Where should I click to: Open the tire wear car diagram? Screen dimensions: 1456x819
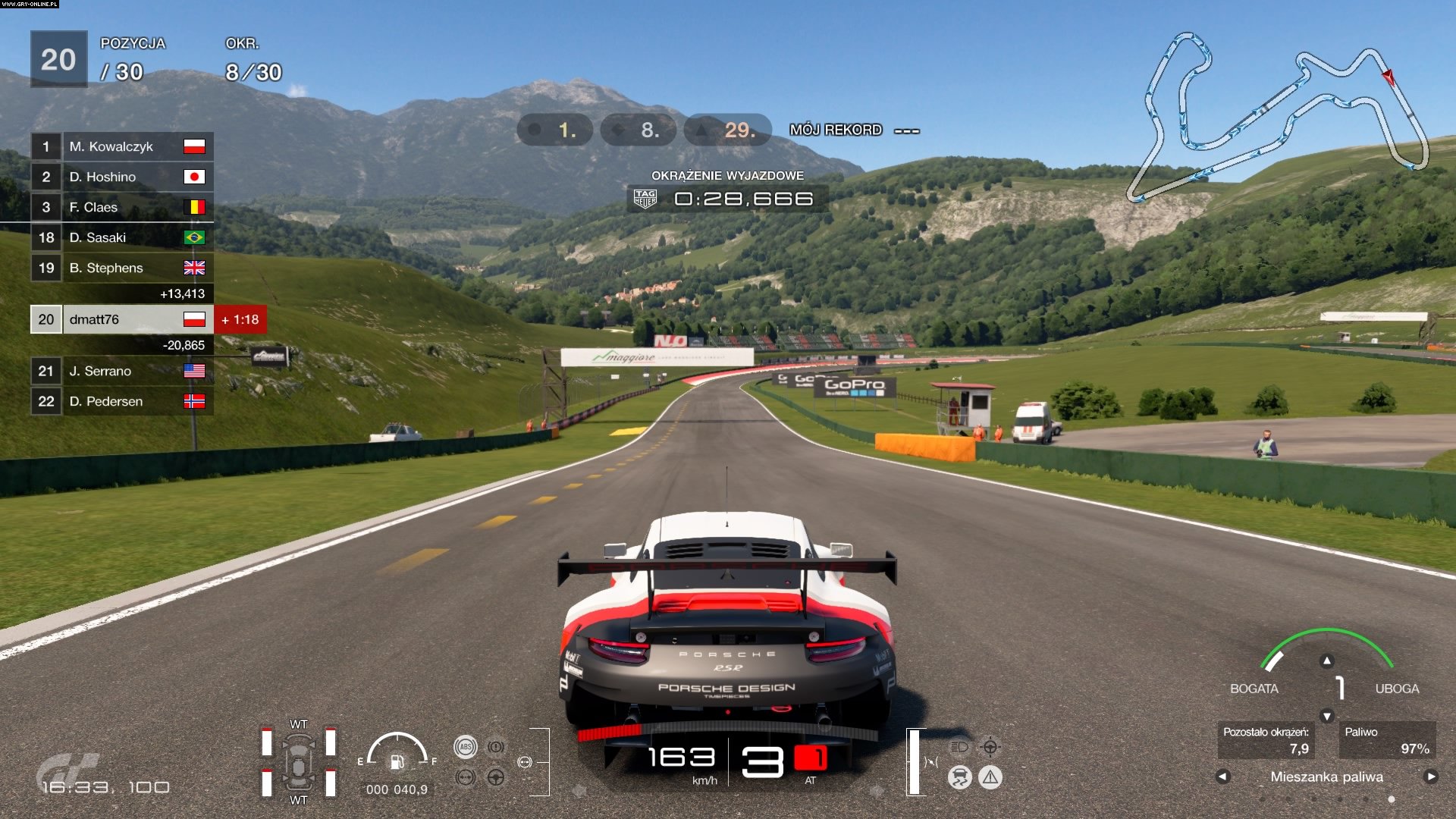coord(298,763)
